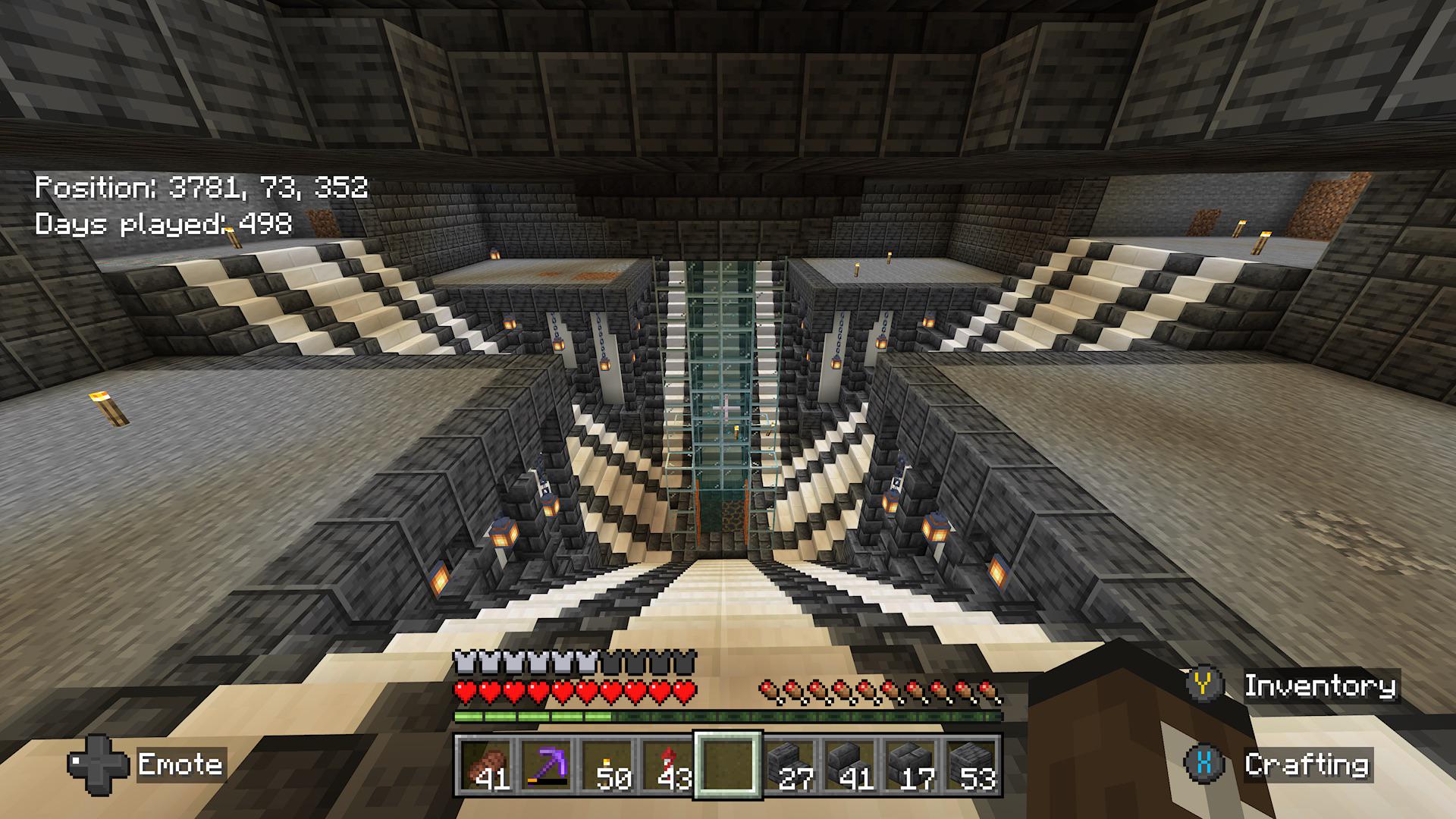Pick the dark stairs stack of 27
Viewport: 1456px width, 819px height.
coord(789,765)
